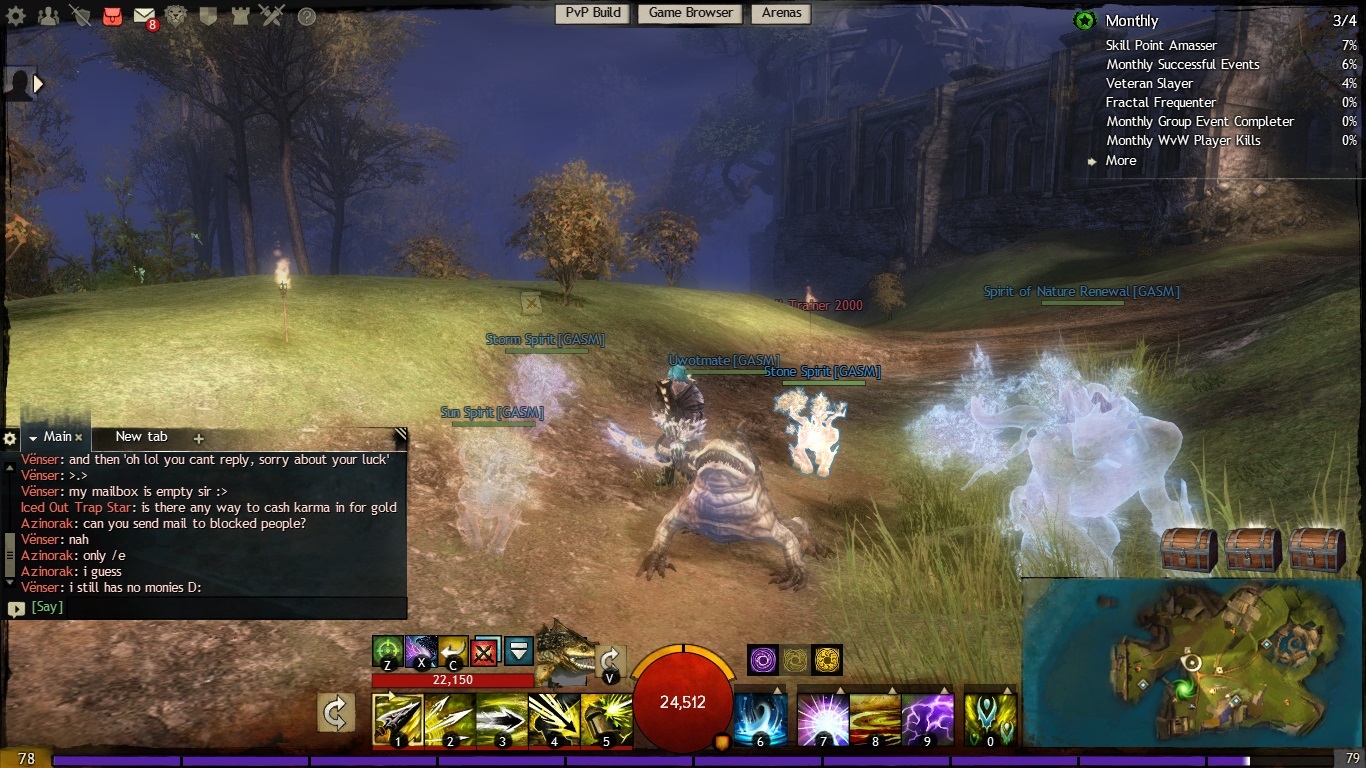Open the lion head Trading Post icon
This screenshot has width=1366, height=768.
176,15
